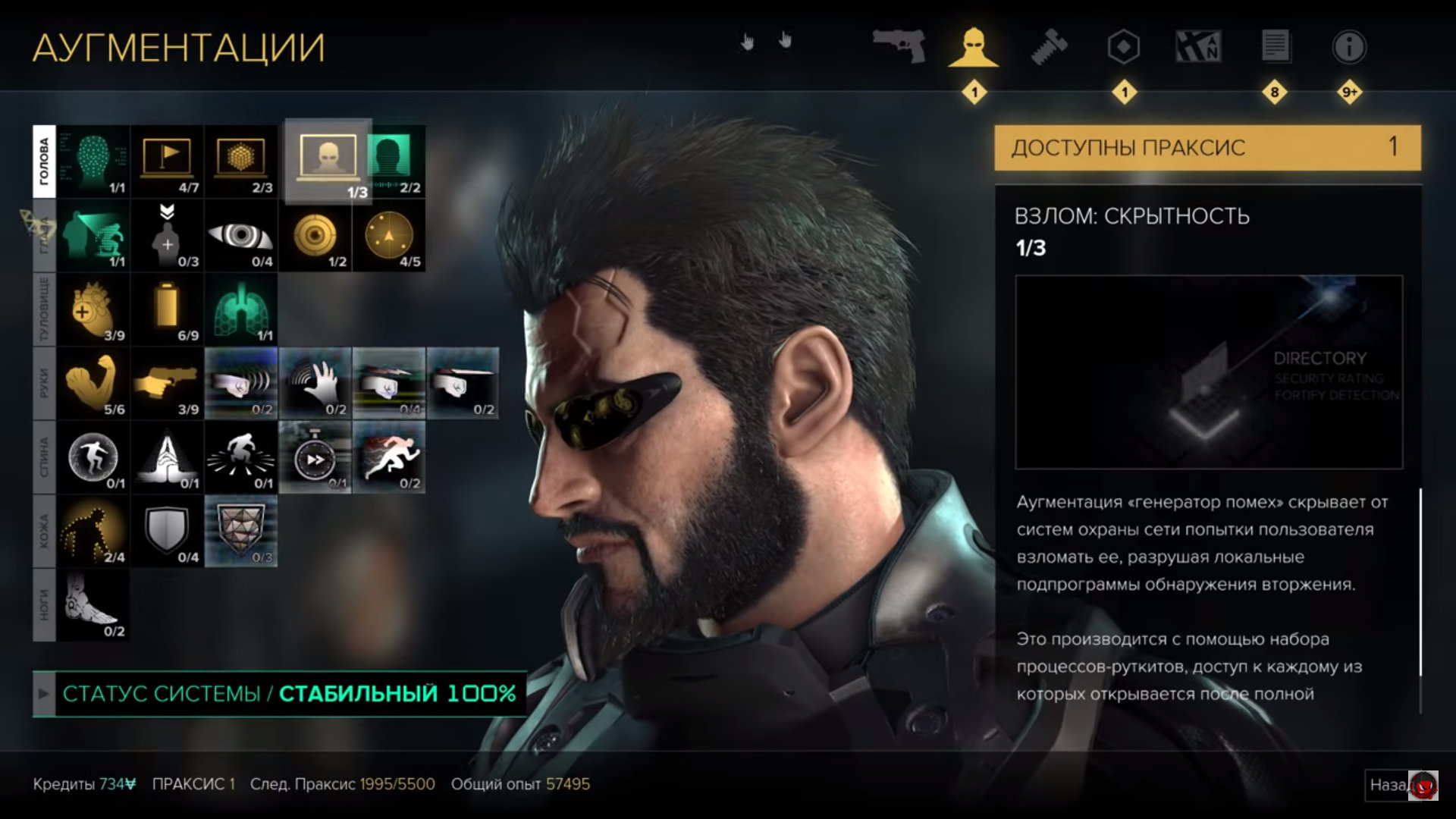Select the radar augmentation 4/5
Viewport: 1456px width, 819px height.
[x=389, y=236]
